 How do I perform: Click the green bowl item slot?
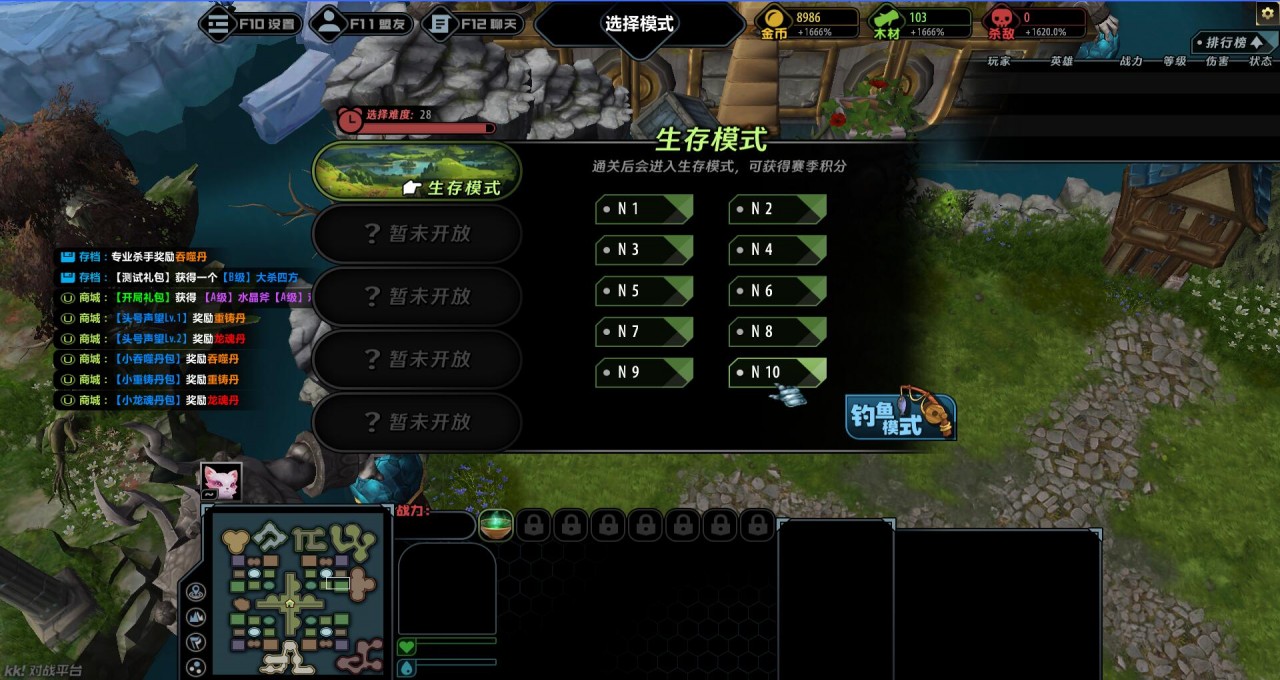tap(496, 524)
